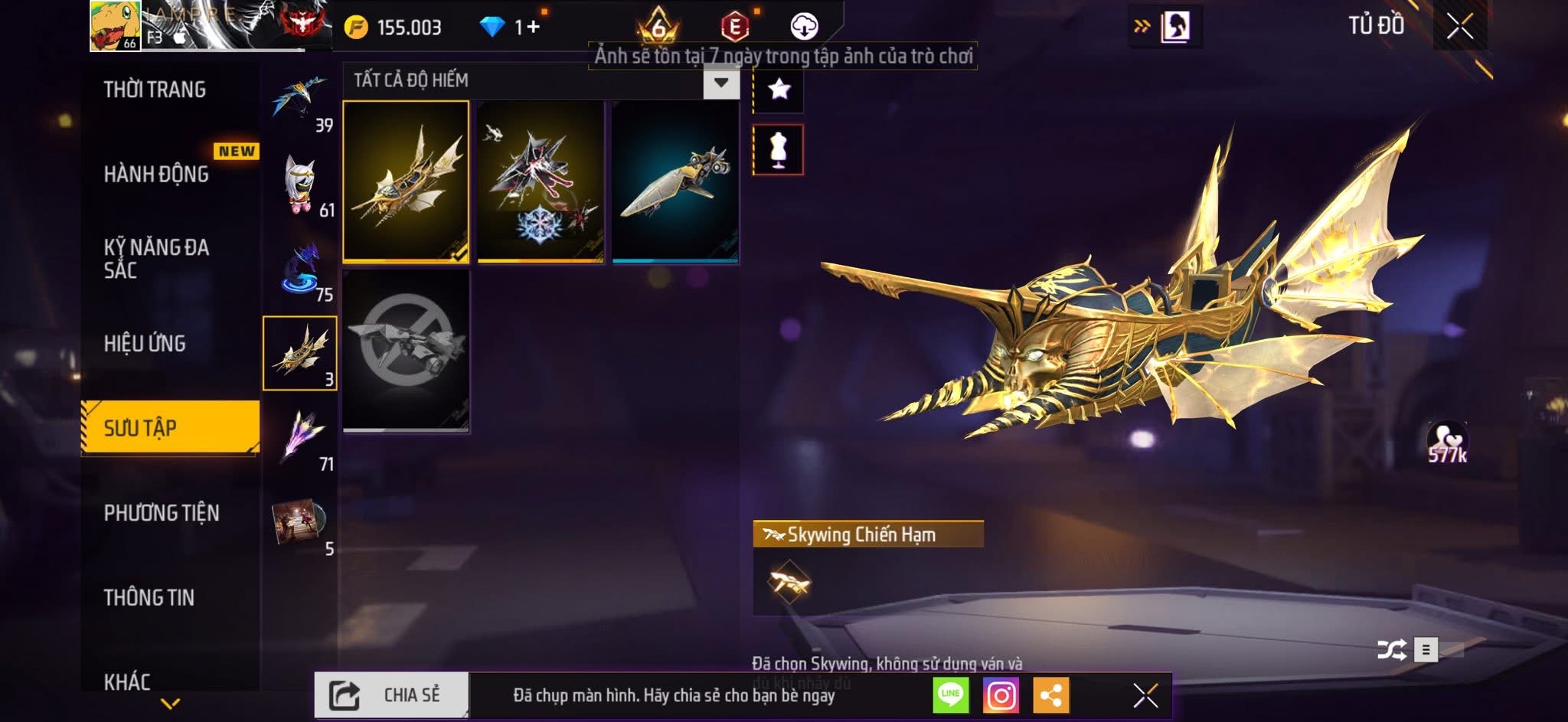The height and width of the screenshot is (722, 1568).
Task: Pick the teal airship Skywing skin
Action: click(675, 181)
